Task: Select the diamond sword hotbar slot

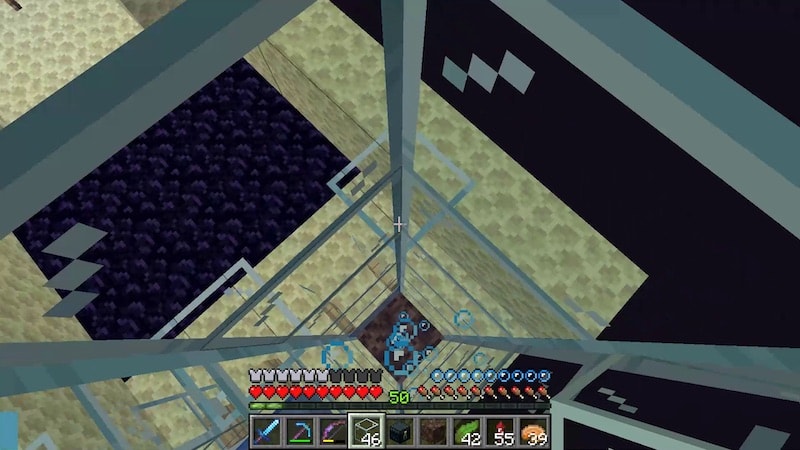Action: 265,432
